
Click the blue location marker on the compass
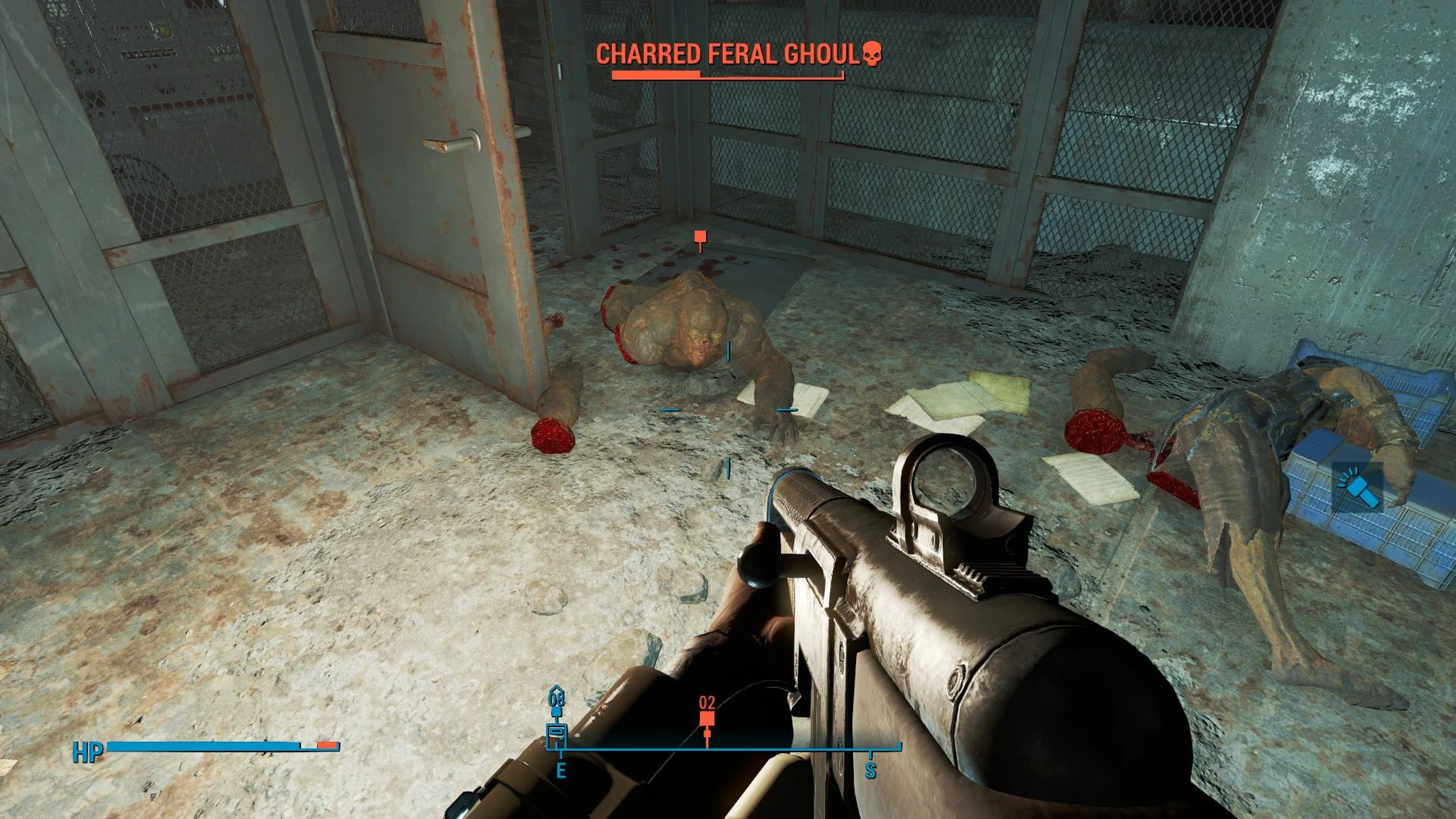[x=556, y=730]
